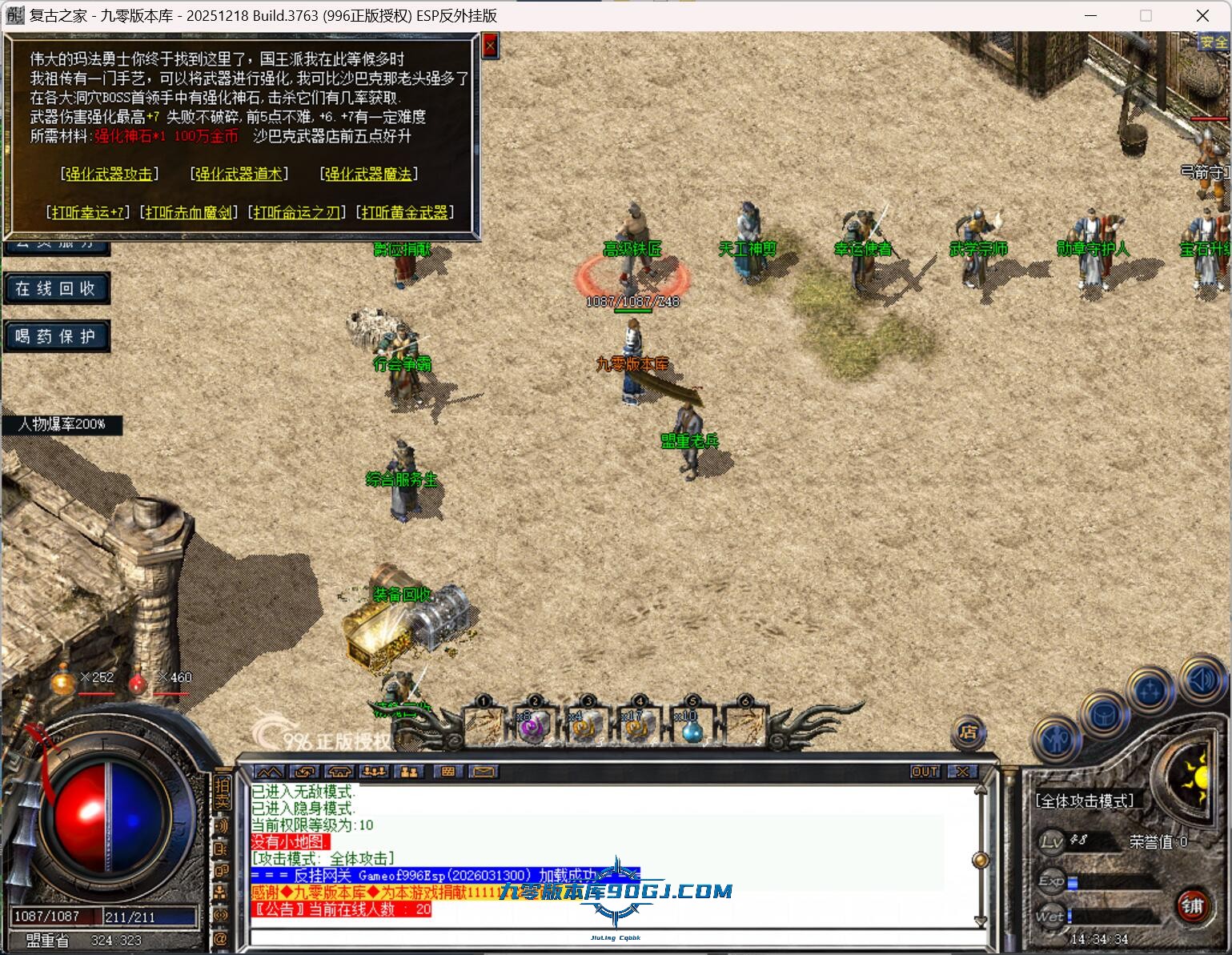This screenshot has width=1232, height=955.
Task: Open the 在线回收 side button
Action: pos(55,288)
